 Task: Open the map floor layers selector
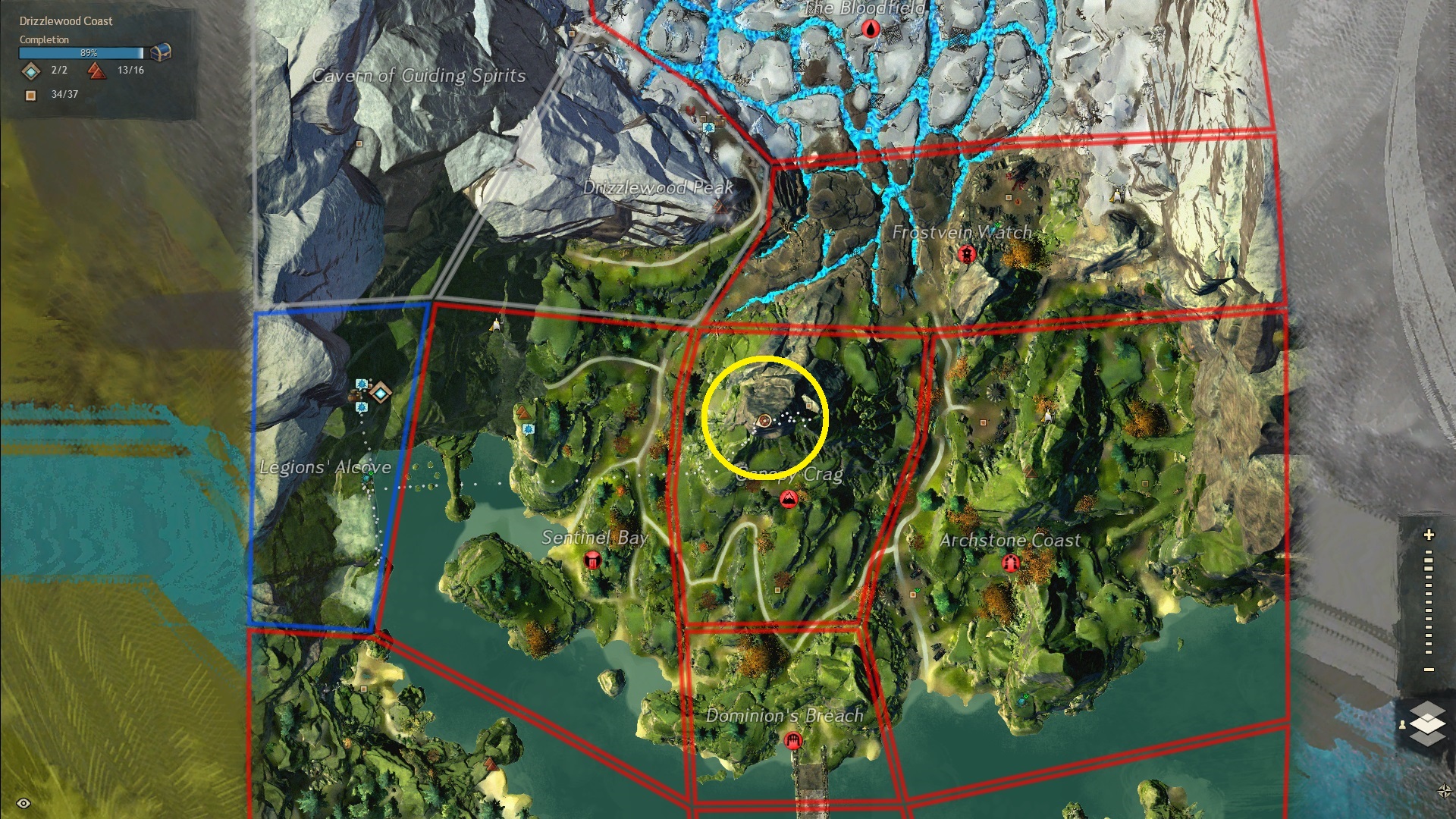pos(1428,723)
